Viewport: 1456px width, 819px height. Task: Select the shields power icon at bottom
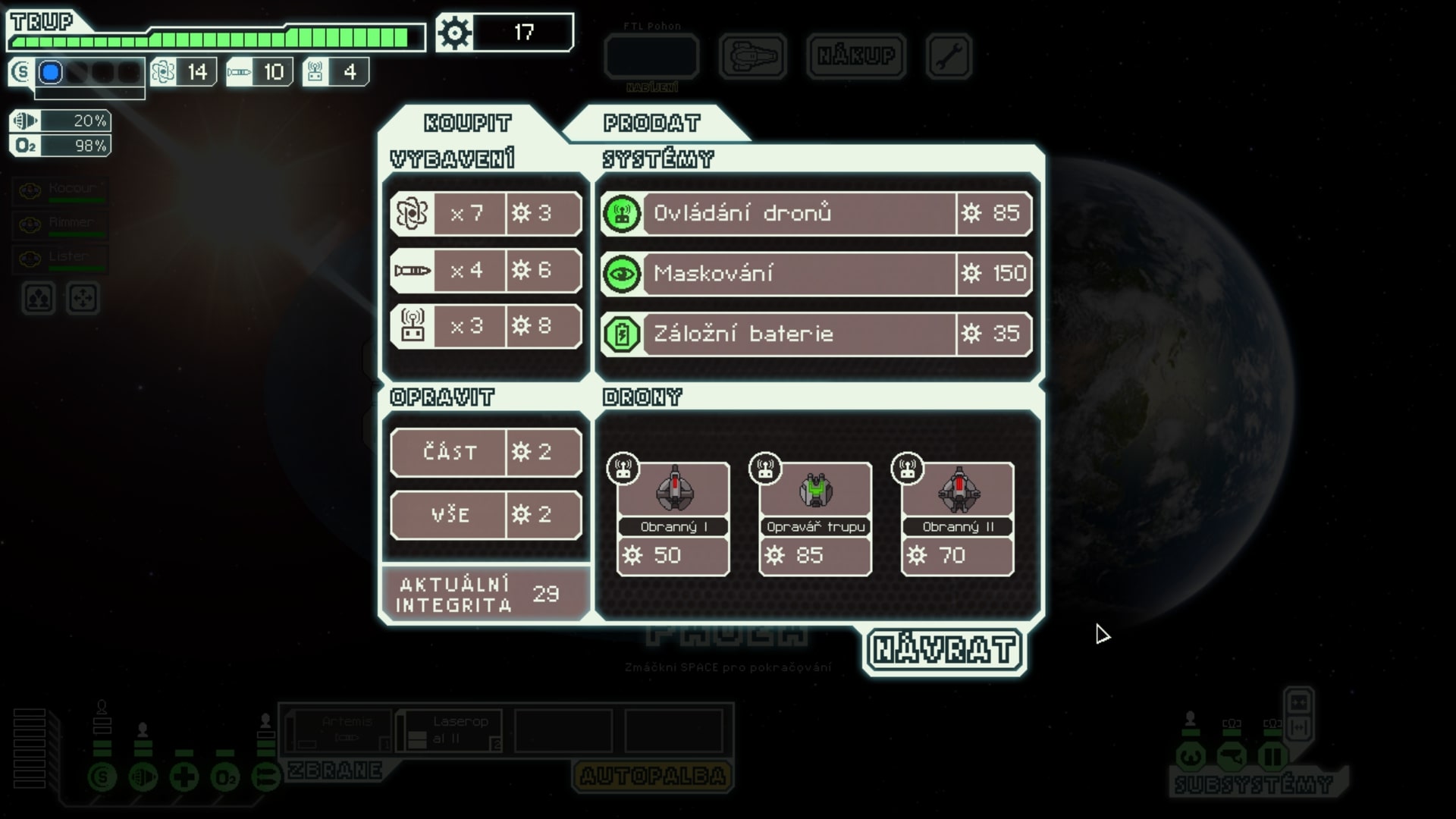pyautogui.click(x=102, y=777)
